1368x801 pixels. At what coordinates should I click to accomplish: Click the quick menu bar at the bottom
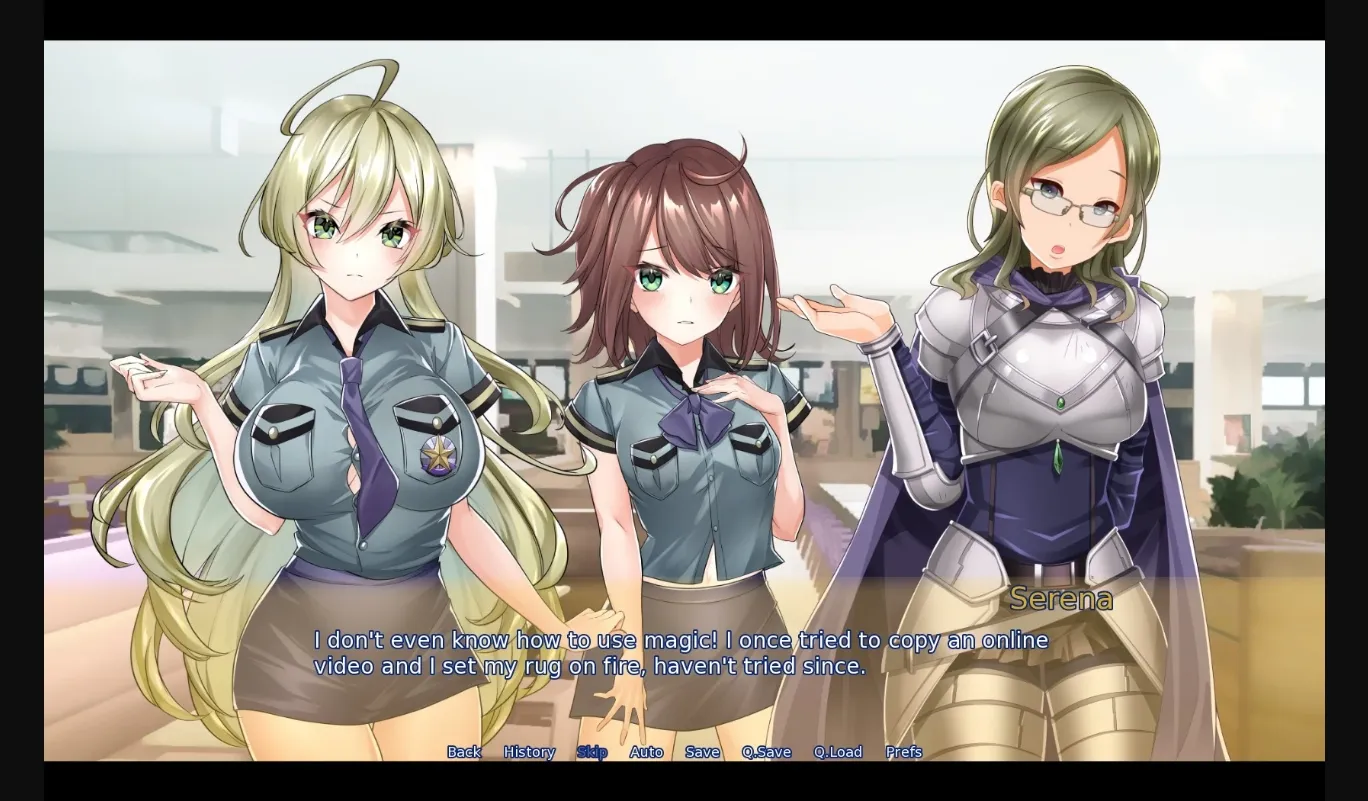(x=683, y=751)
